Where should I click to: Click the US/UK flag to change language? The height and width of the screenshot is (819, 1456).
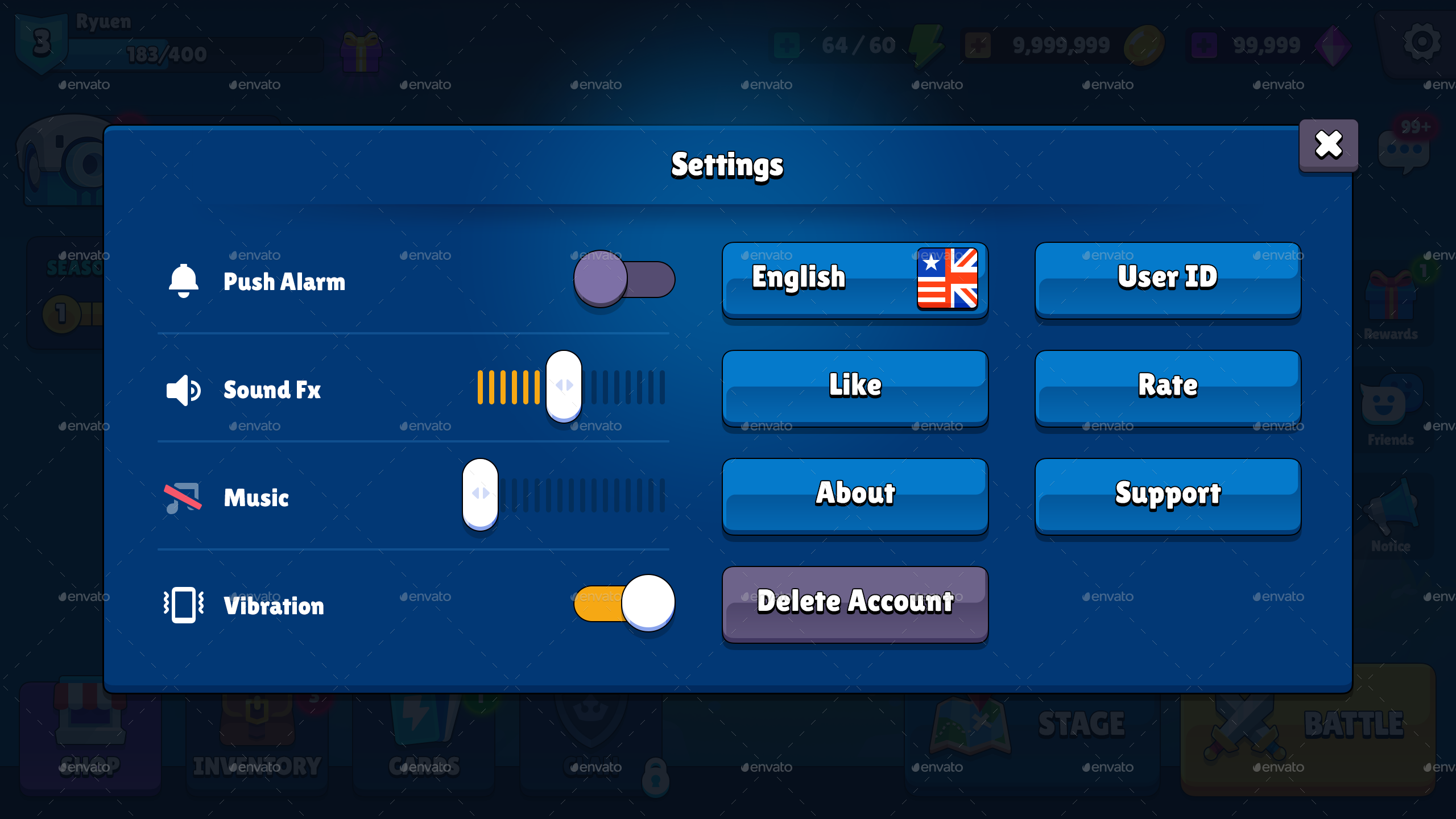point(947,279)
